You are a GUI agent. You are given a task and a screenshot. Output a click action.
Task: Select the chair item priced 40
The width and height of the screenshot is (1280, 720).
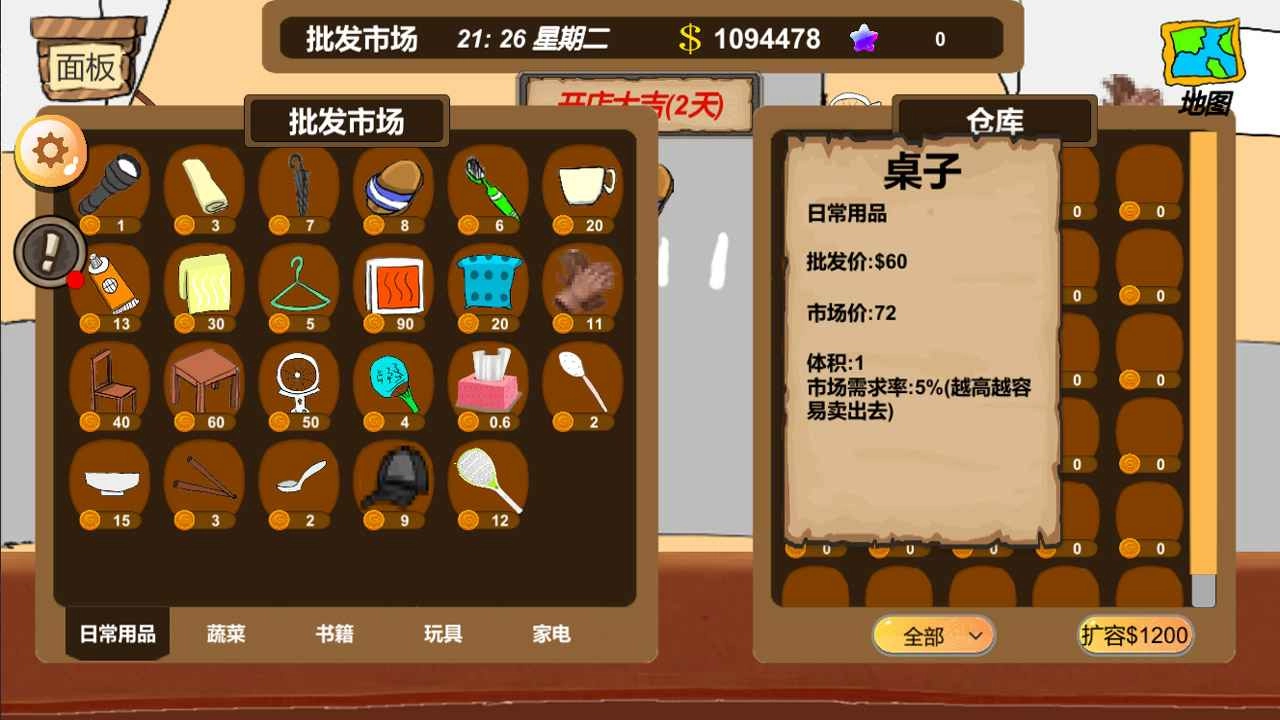(x=110, y=385)
